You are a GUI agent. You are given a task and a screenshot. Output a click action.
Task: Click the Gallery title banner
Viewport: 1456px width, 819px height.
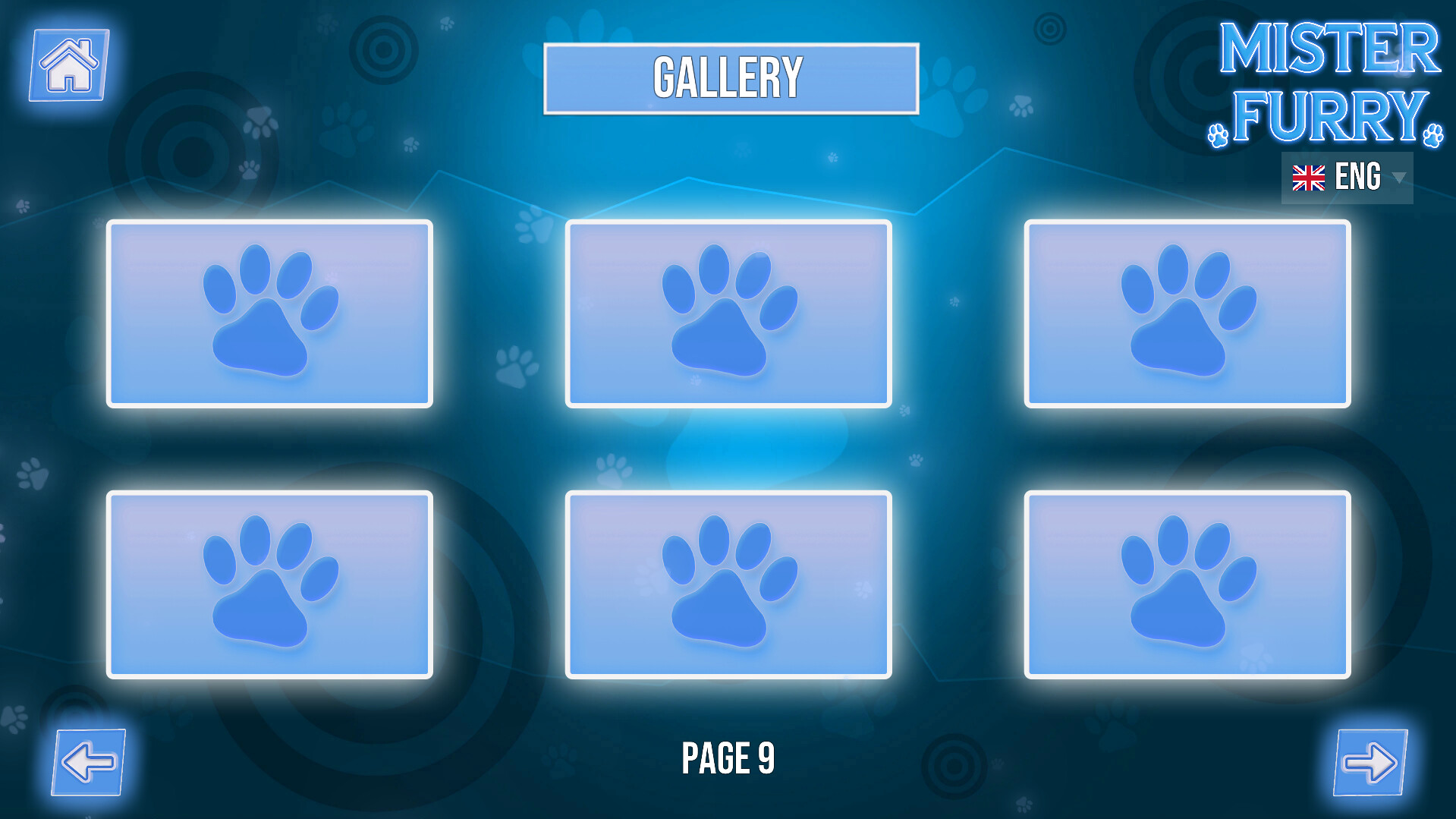click(728, 74)
